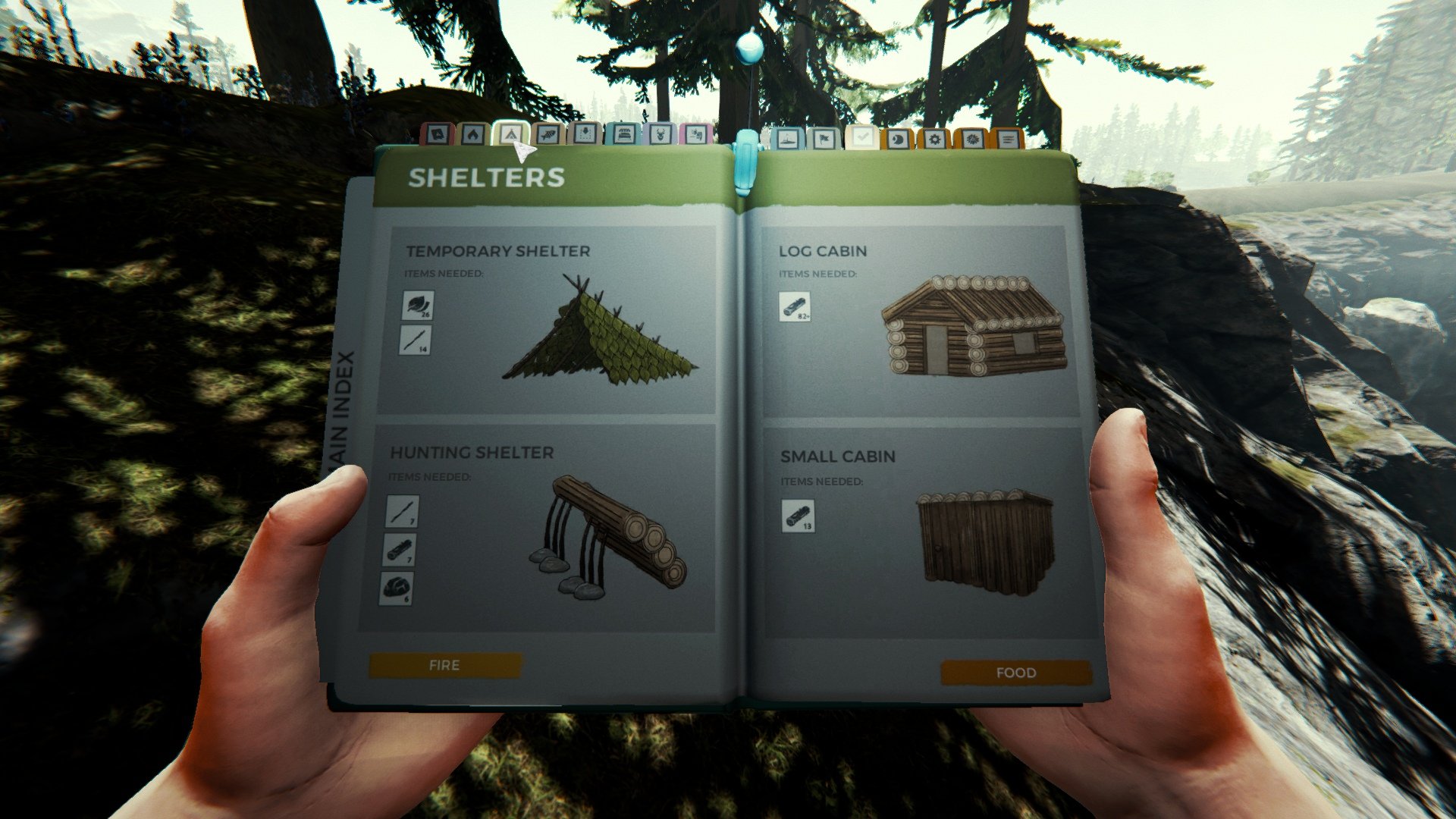Open the boat tab

point(787,139)
